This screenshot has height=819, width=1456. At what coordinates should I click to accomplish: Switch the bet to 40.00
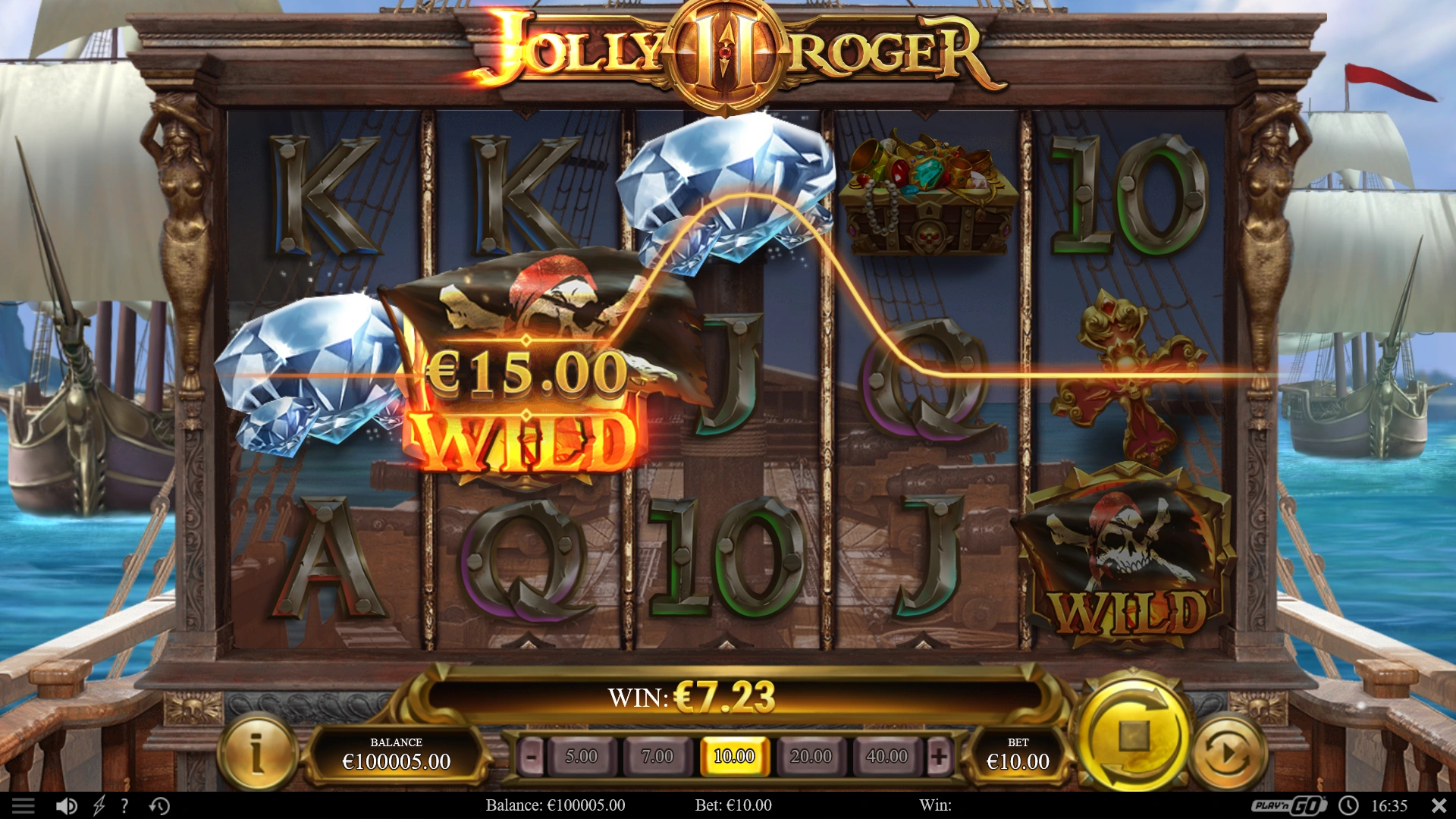pyautogui.click(x=889, y=756)
